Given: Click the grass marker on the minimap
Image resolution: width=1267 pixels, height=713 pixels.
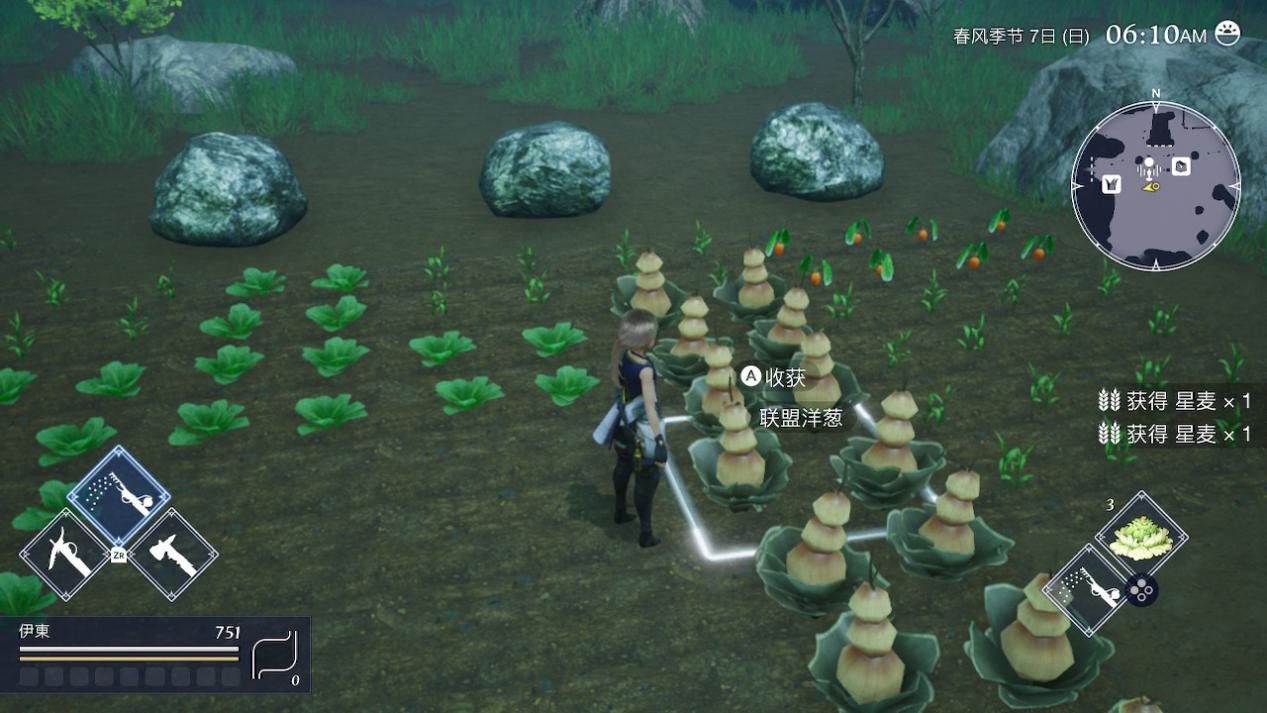Looking at the screenshot, I should (x=1111, y=184).
